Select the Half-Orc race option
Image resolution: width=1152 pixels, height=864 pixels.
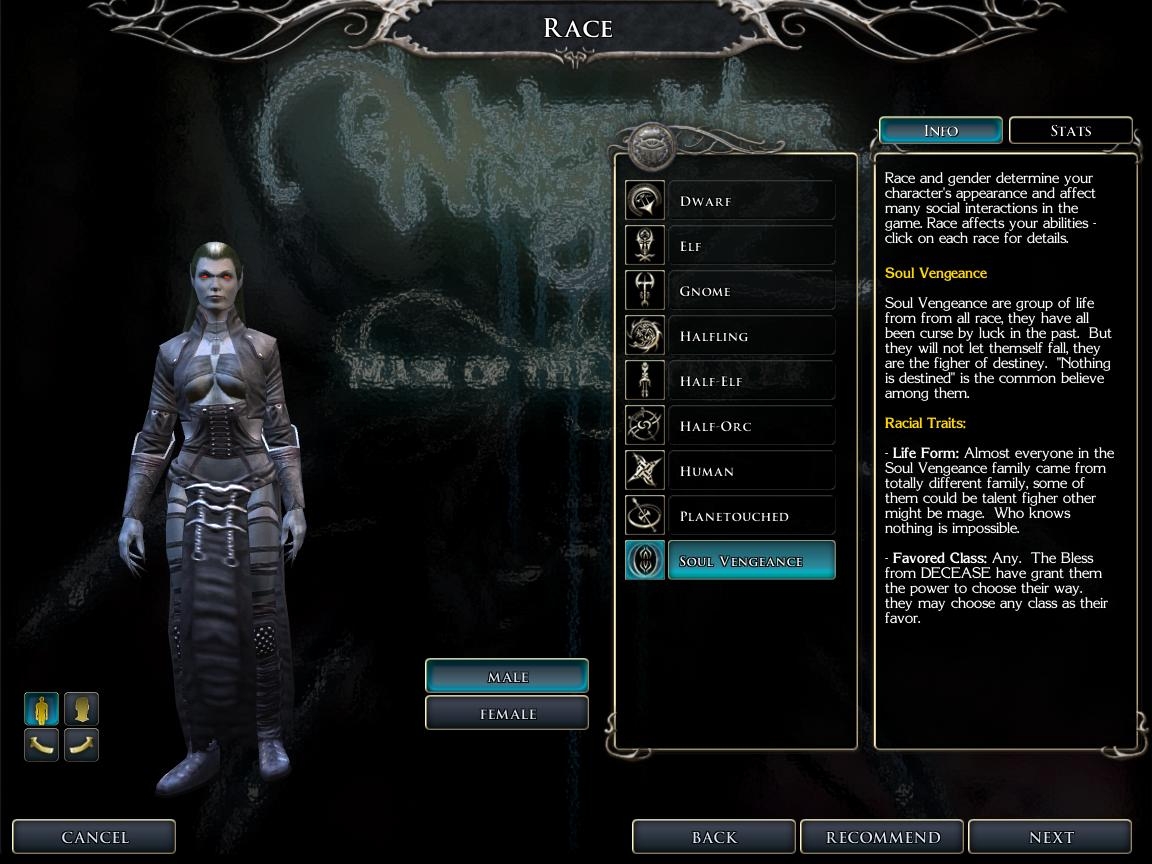pyautogui.click(x=750, y=426)
